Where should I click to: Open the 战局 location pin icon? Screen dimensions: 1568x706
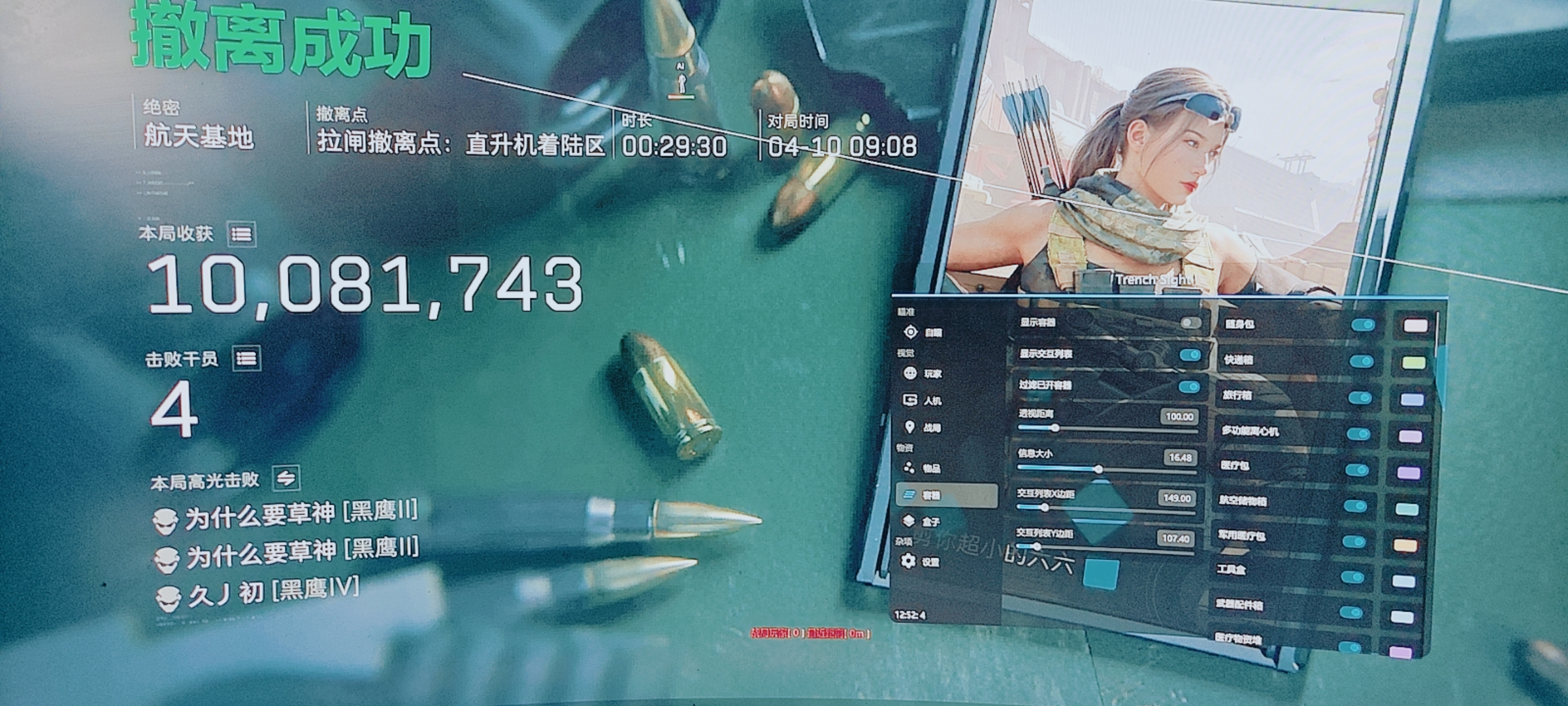[911, 426]
